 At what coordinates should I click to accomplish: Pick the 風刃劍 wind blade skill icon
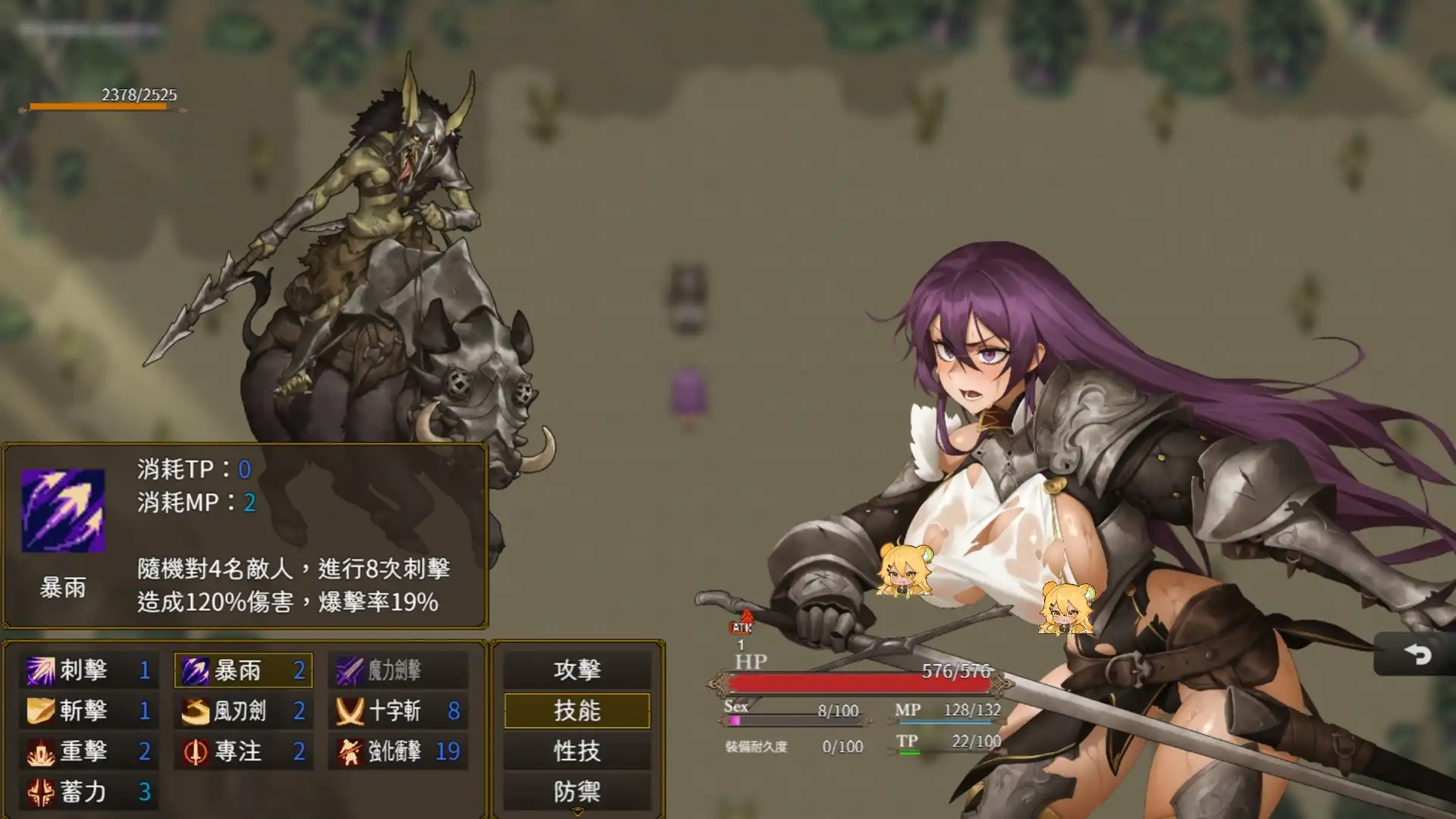(196, 711)
